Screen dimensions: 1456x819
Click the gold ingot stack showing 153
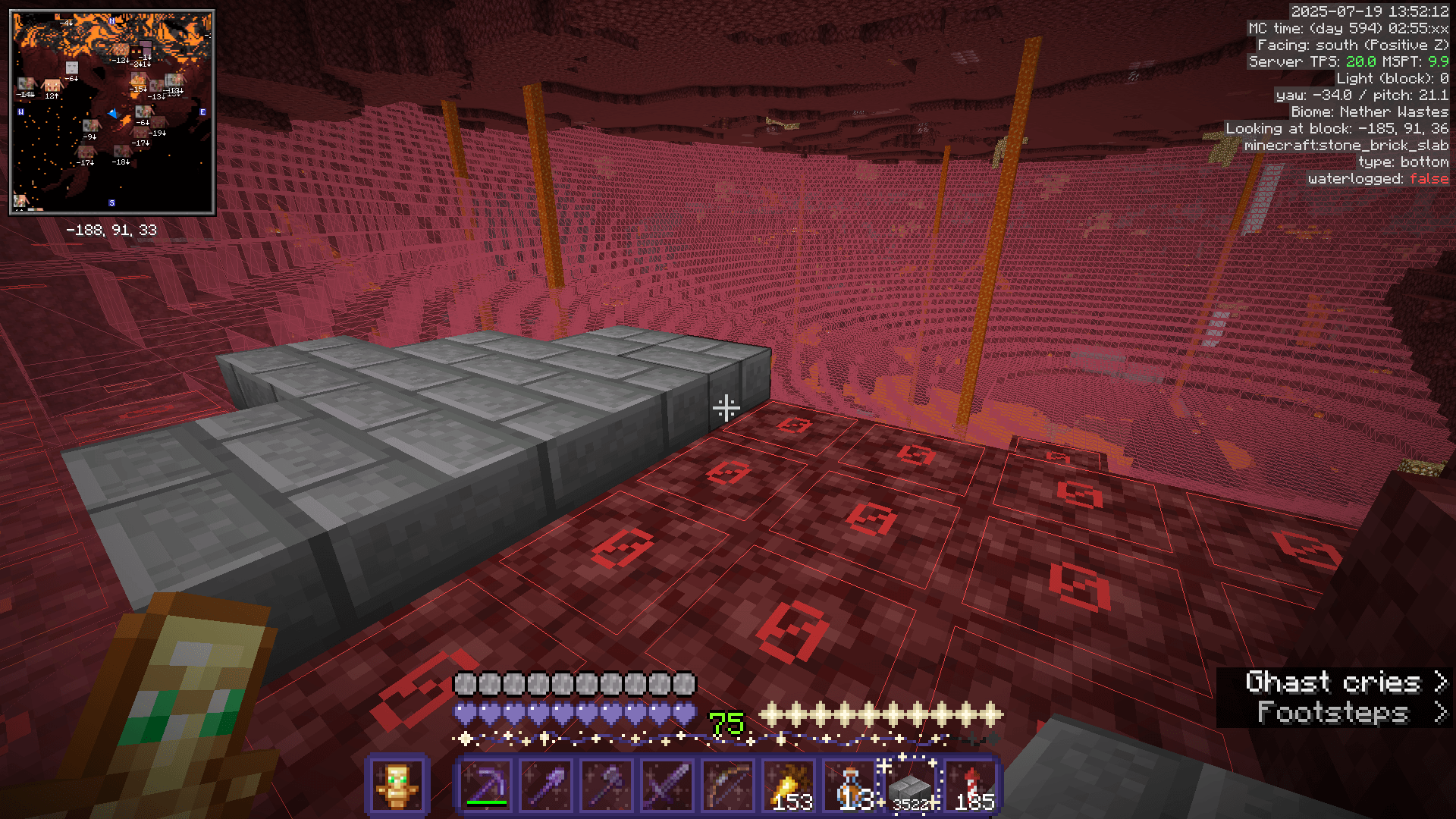click(x=789, y=786)
